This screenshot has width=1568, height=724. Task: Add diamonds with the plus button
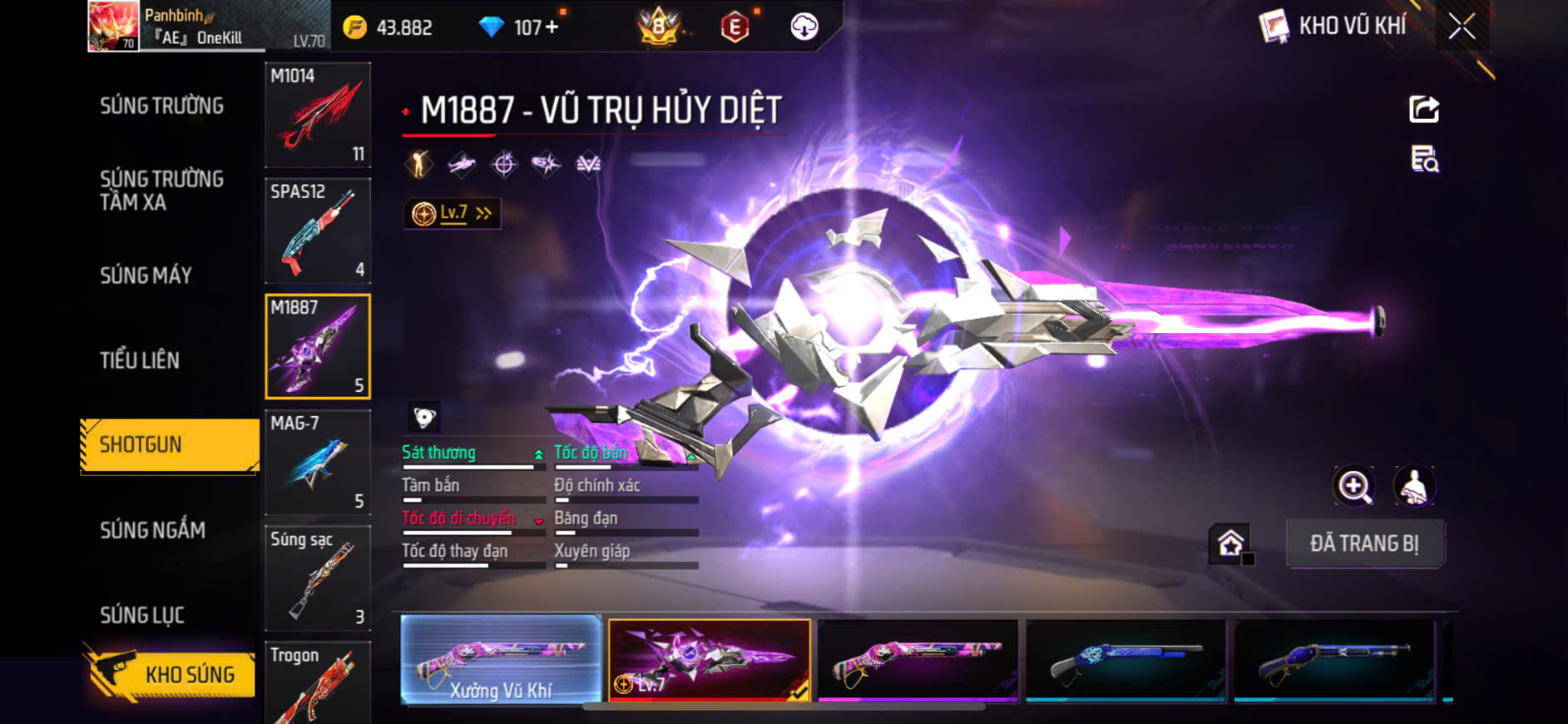click(552, 27)
